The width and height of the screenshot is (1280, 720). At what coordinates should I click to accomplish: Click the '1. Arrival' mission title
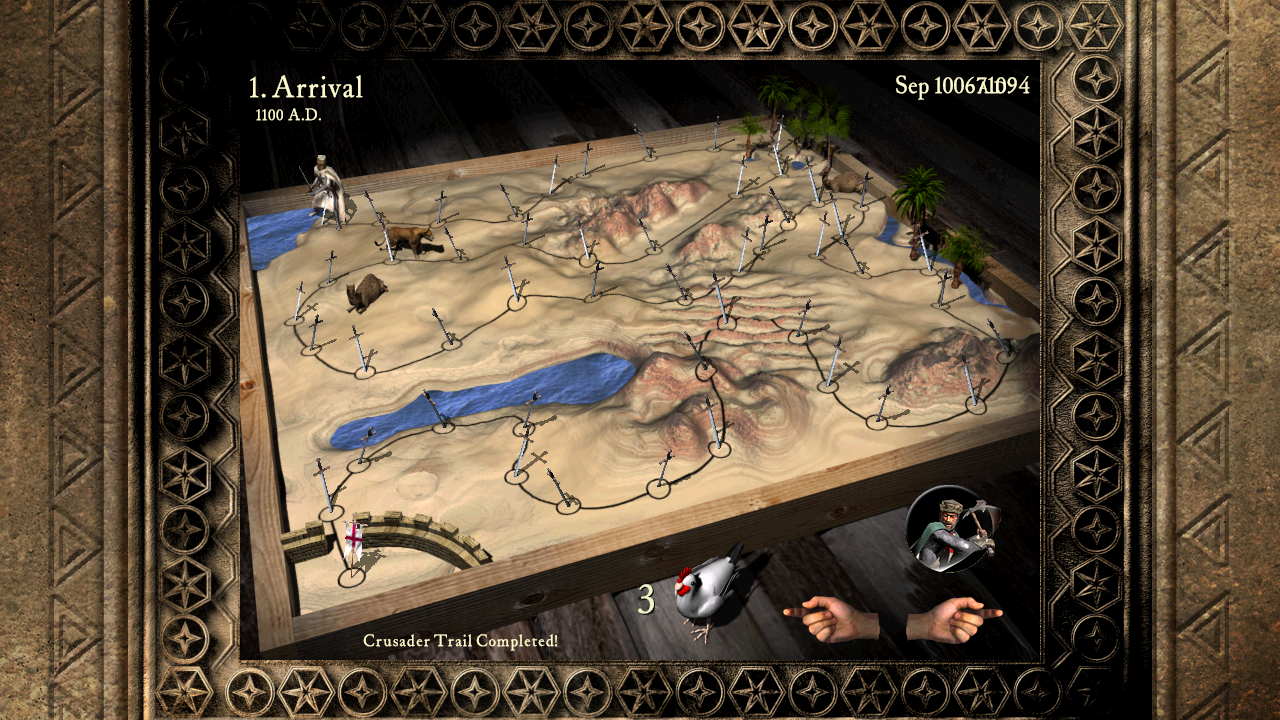pyautogui.click(x=305, y=88)
